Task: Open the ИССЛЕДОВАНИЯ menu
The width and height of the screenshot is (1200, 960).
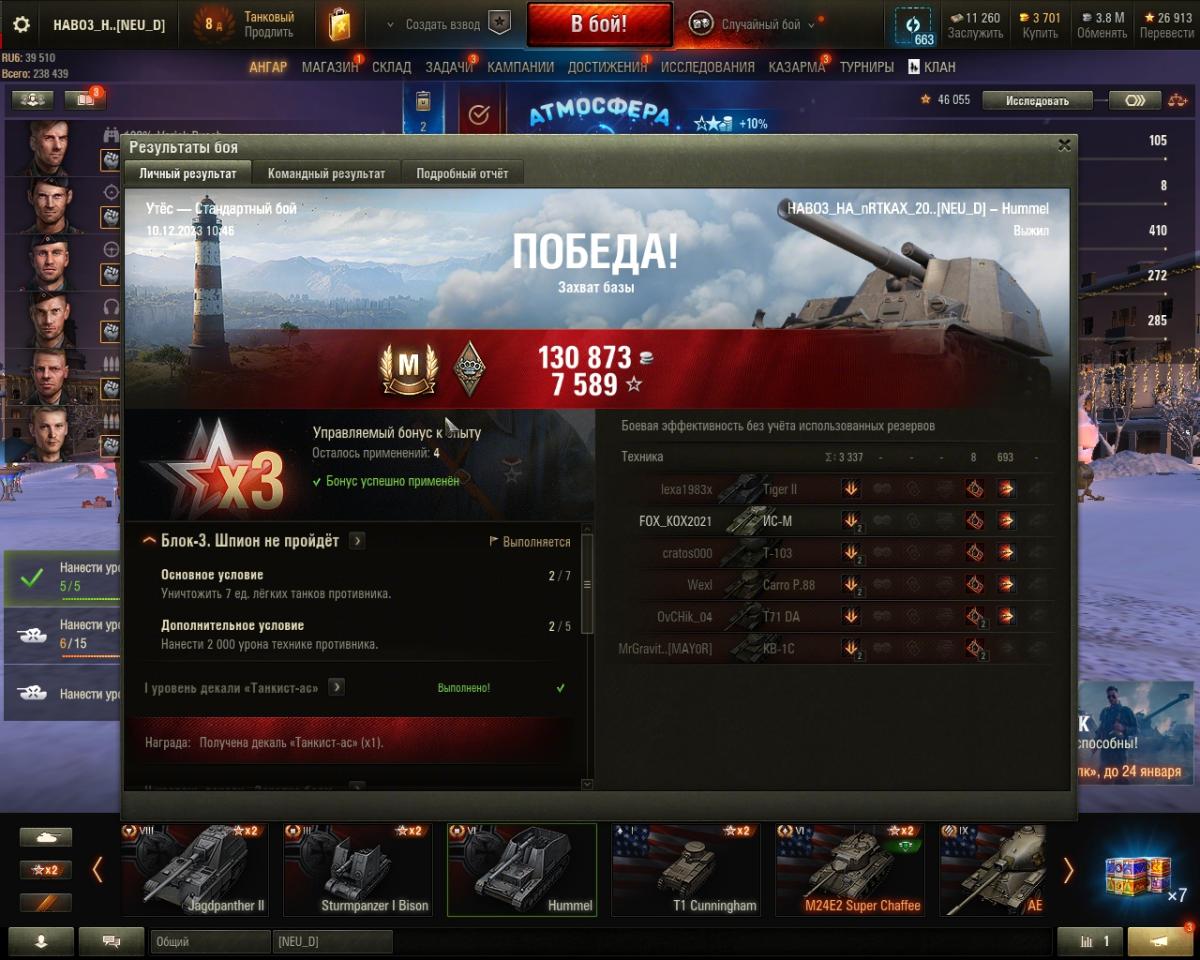Action: (x=707, y=67)
